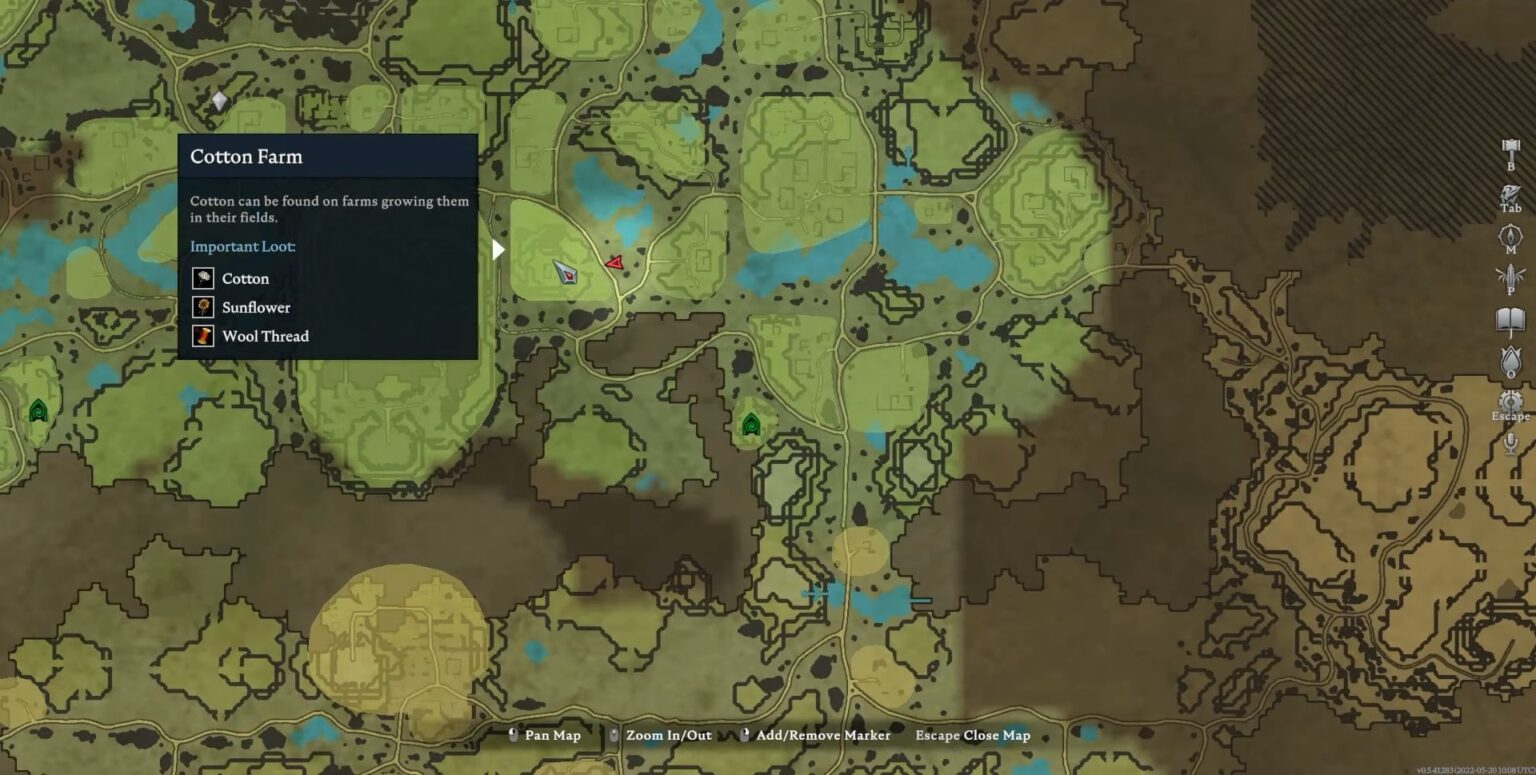Screen dimensions: 1536x775
Task: Select the Cotton loot icon
Action: (203, 278)
